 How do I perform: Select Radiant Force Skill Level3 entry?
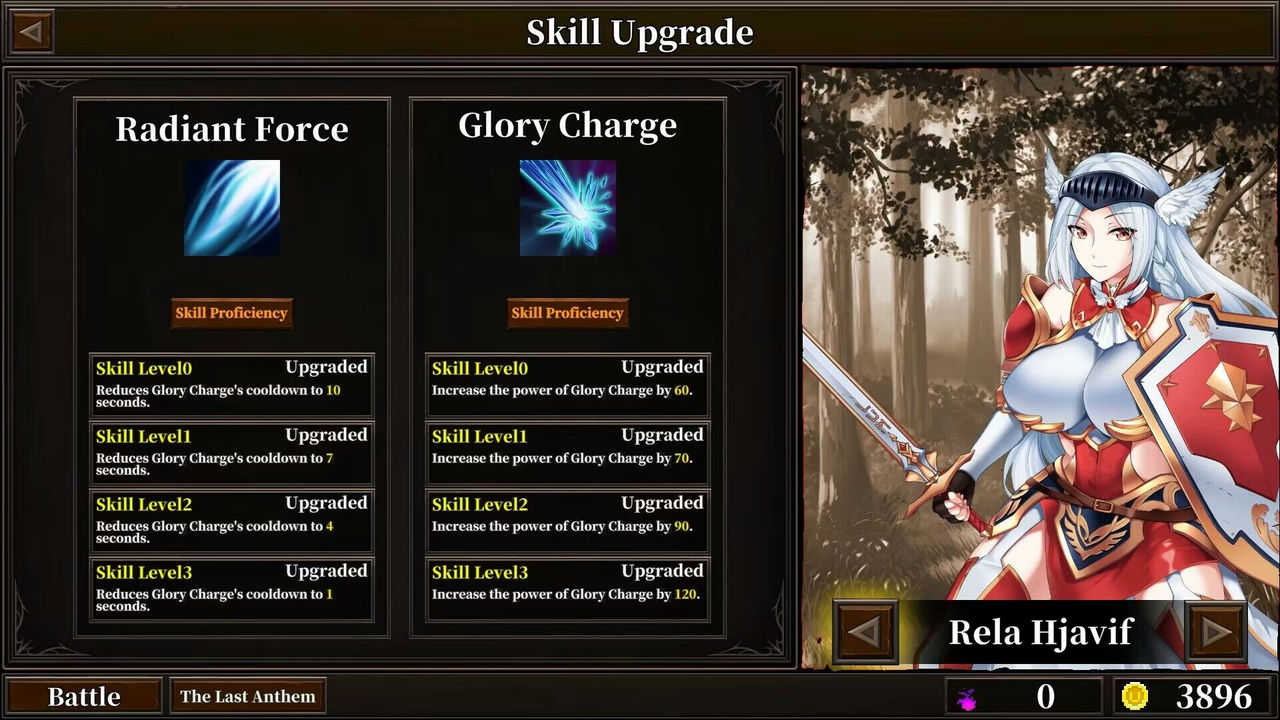tap(232, 588)
